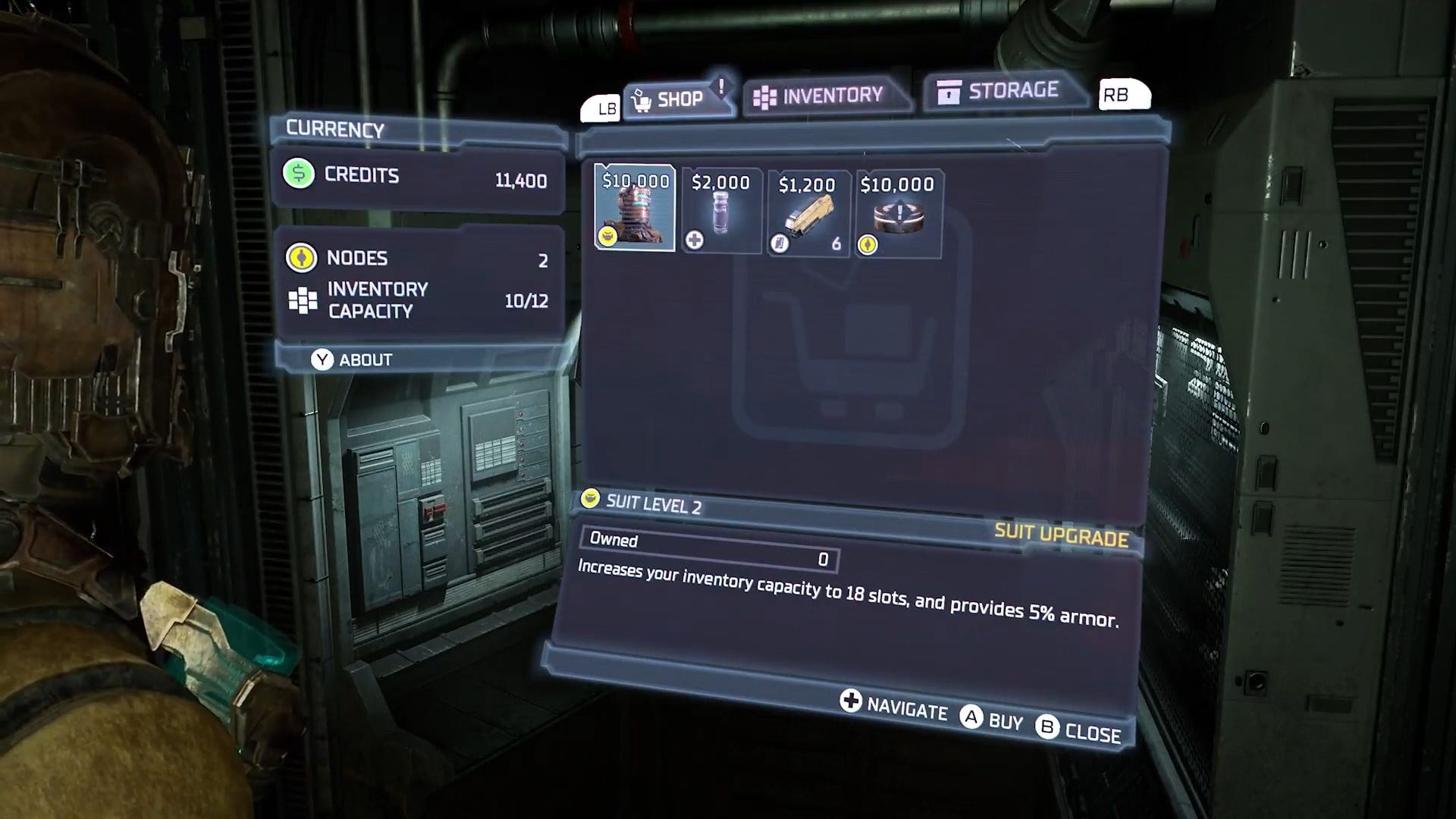Image resolution: width=1456 pixels, height=819 pixels.
Task: Select the $1,200 ammo pack item
Action: (x=807, y=212)
